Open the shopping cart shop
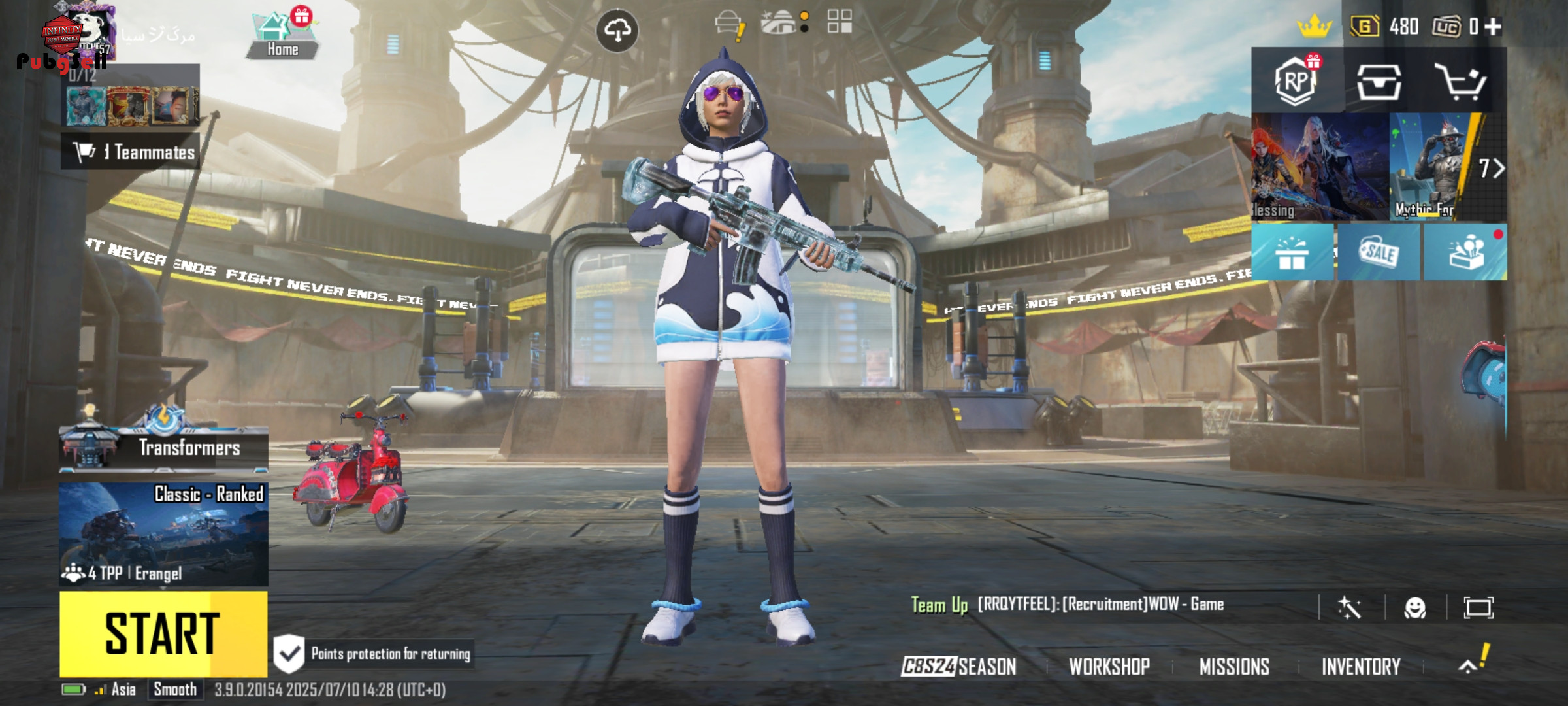Viewport: 1568px width, 706px height. click(x=1460, y=81)
